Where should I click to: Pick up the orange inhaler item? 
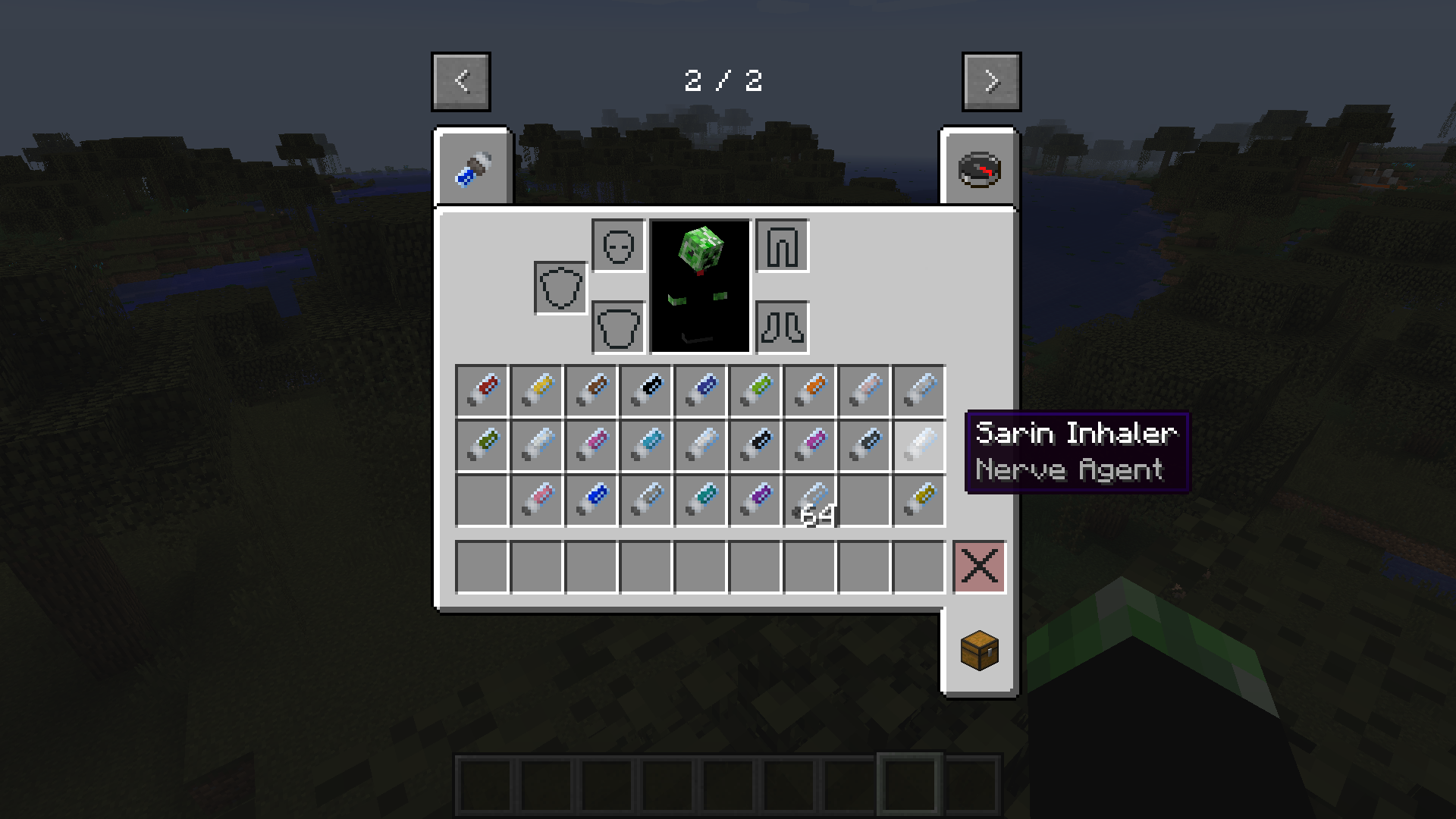pyautogui.click(x=809, y=389)
